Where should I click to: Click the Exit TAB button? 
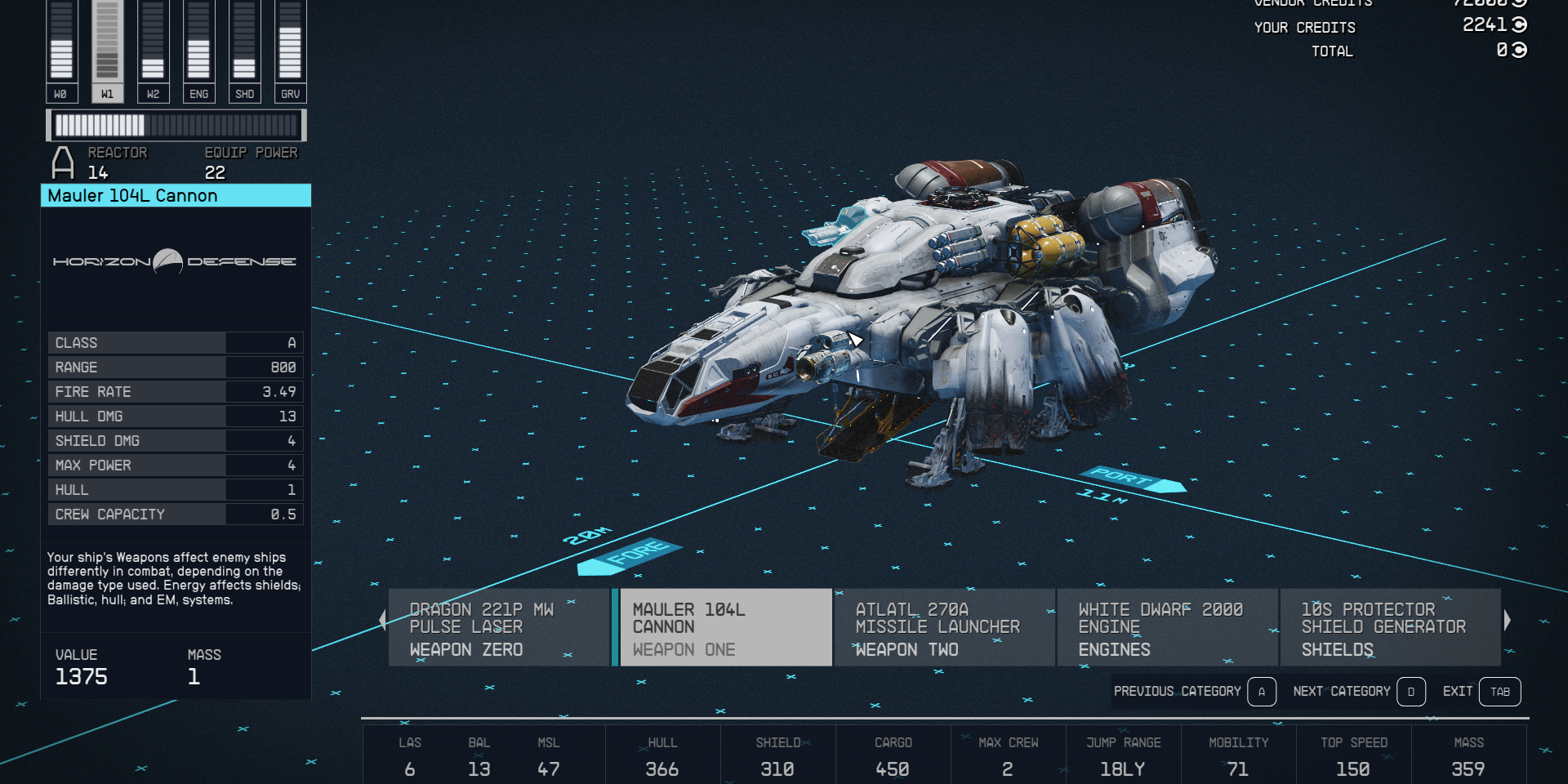(x=1500, y=692)
